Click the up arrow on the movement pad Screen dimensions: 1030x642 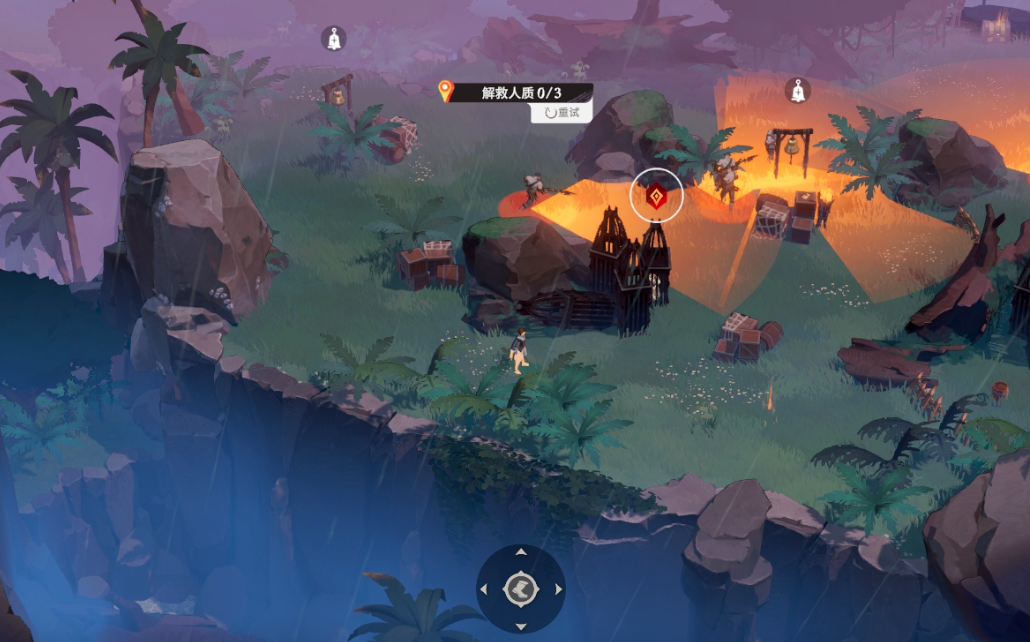[521, 553]
